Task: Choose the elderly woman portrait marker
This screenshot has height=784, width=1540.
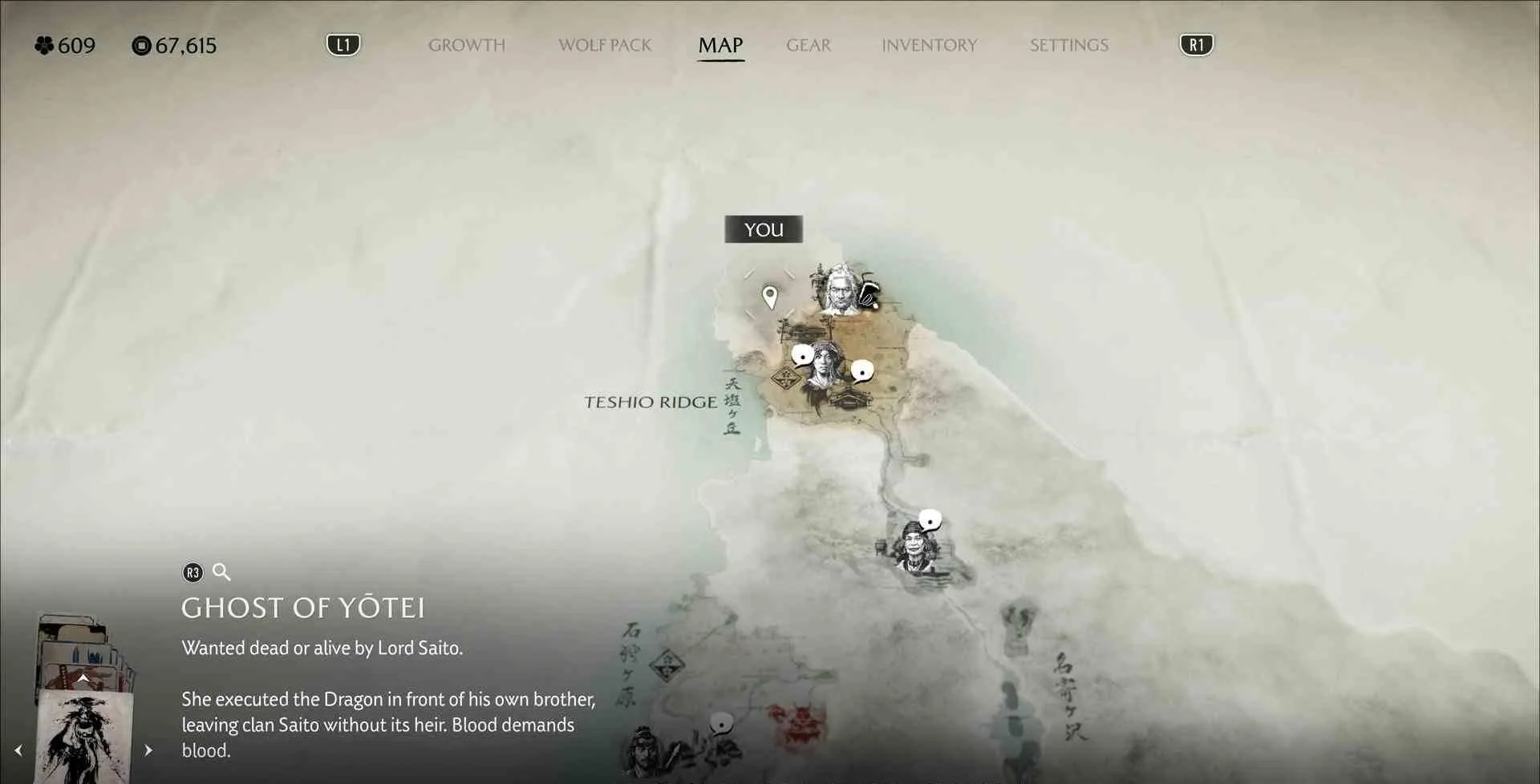Action: point(915,547)
